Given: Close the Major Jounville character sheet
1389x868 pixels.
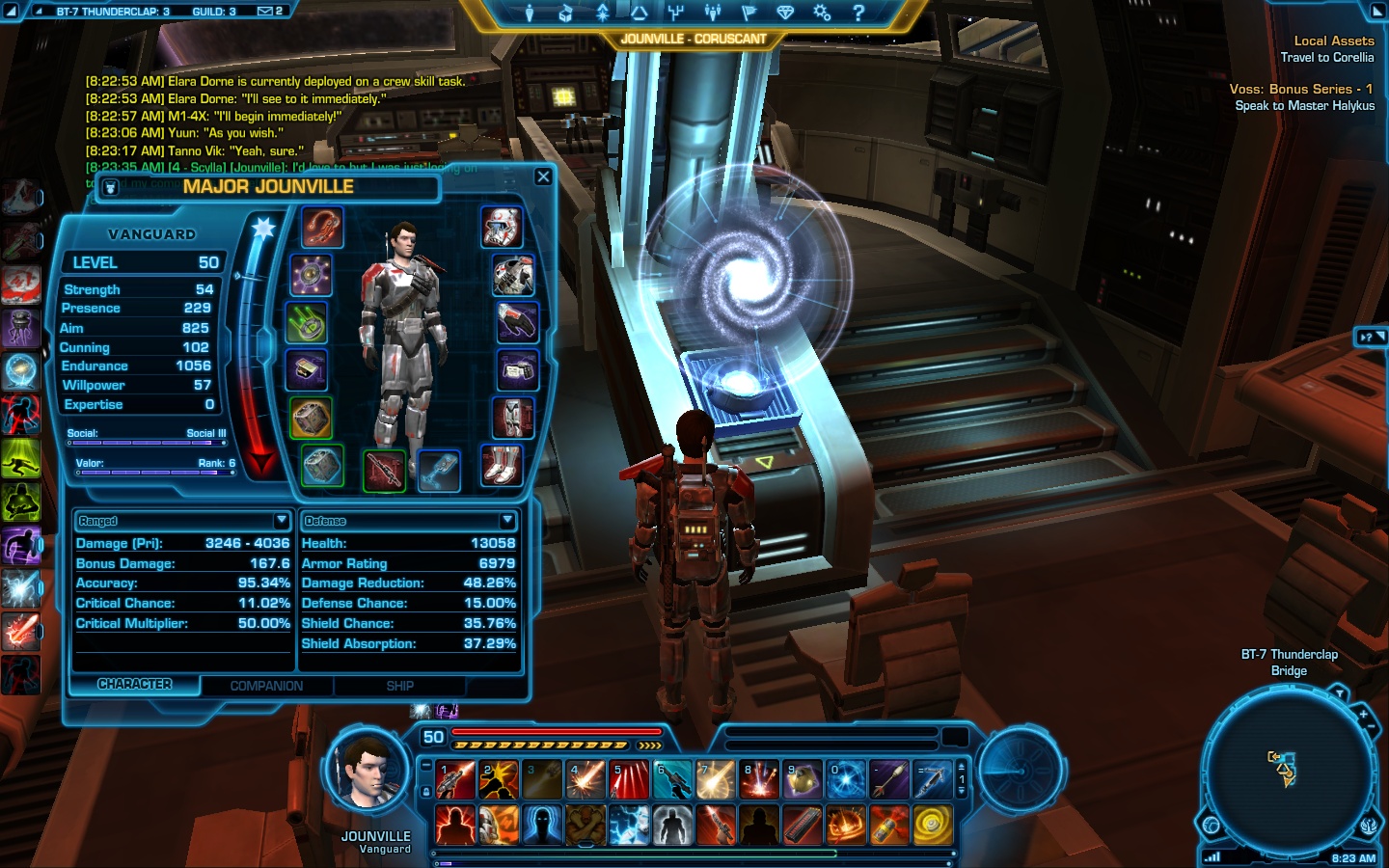Looking at the screenshot, I should click(543, 176).
